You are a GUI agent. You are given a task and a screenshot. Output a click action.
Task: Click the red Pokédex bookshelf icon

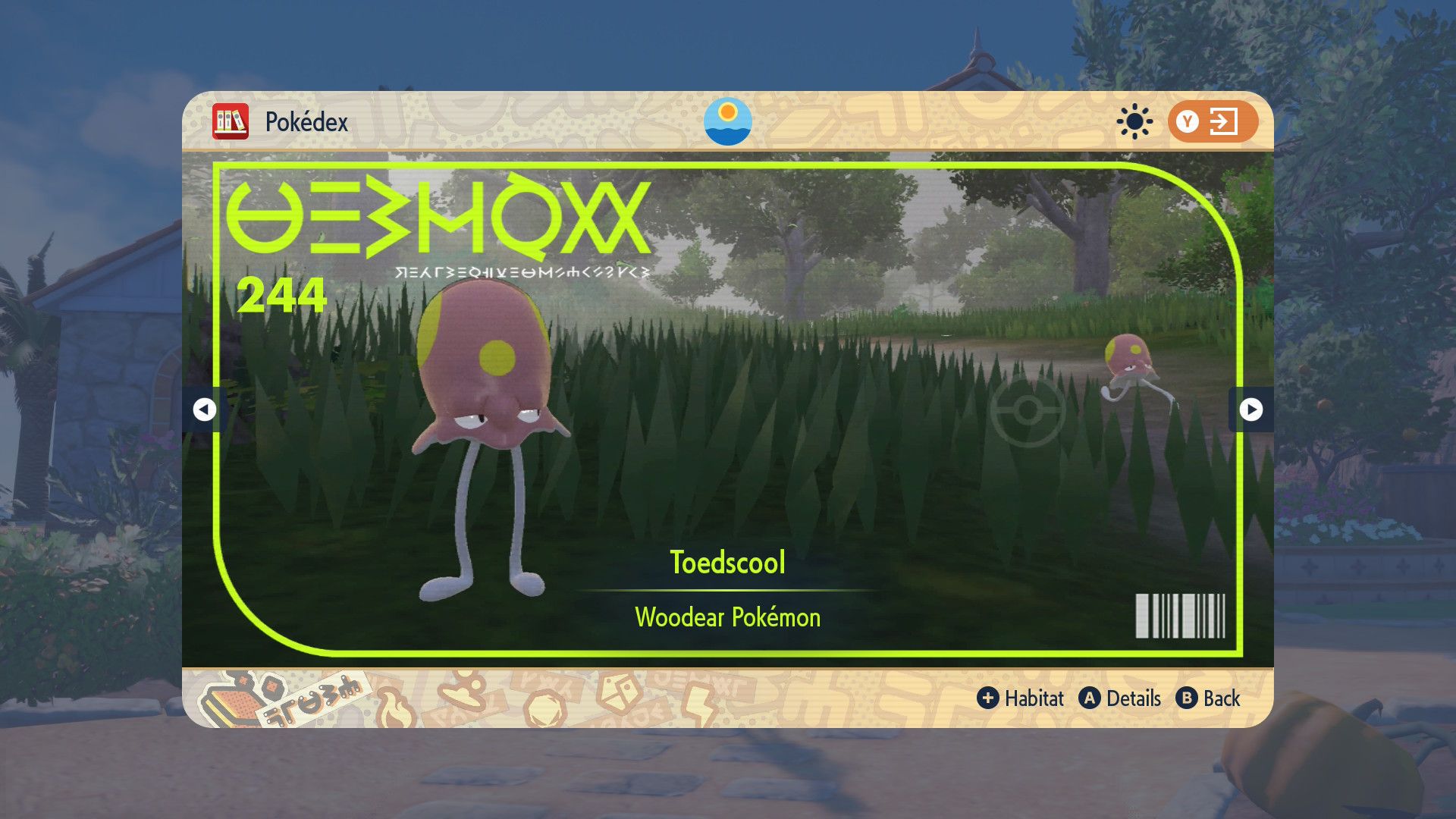point(231,121)
